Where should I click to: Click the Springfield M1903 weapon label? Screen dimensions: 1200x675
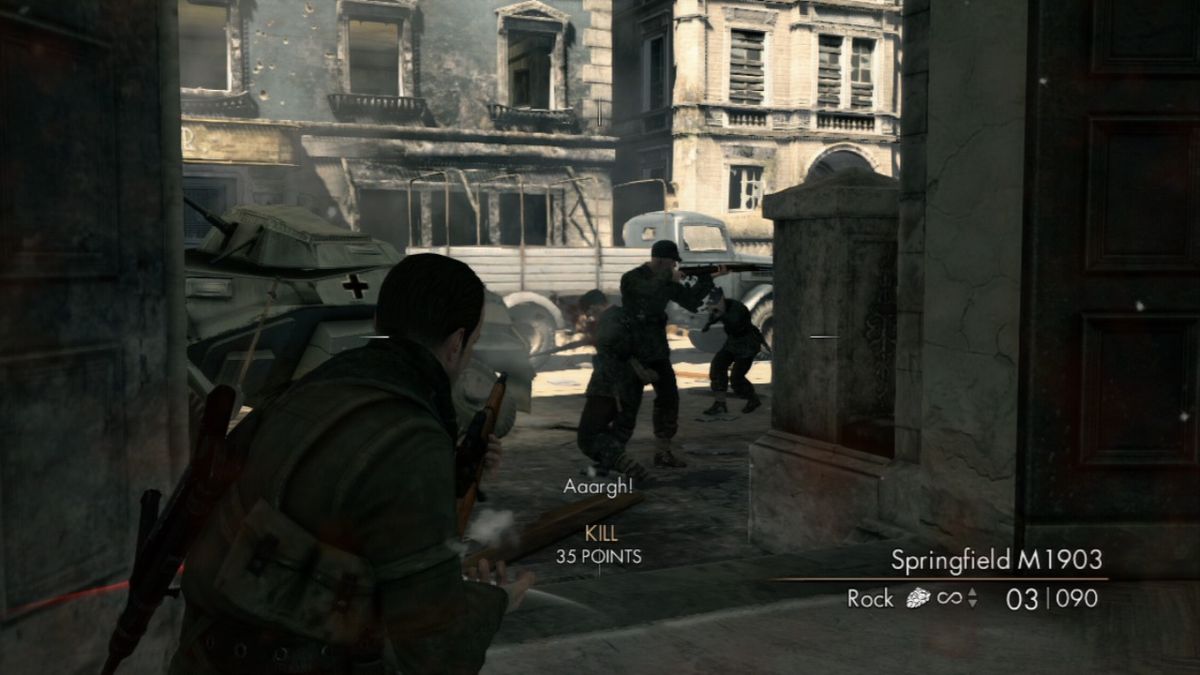coord(996,559)
